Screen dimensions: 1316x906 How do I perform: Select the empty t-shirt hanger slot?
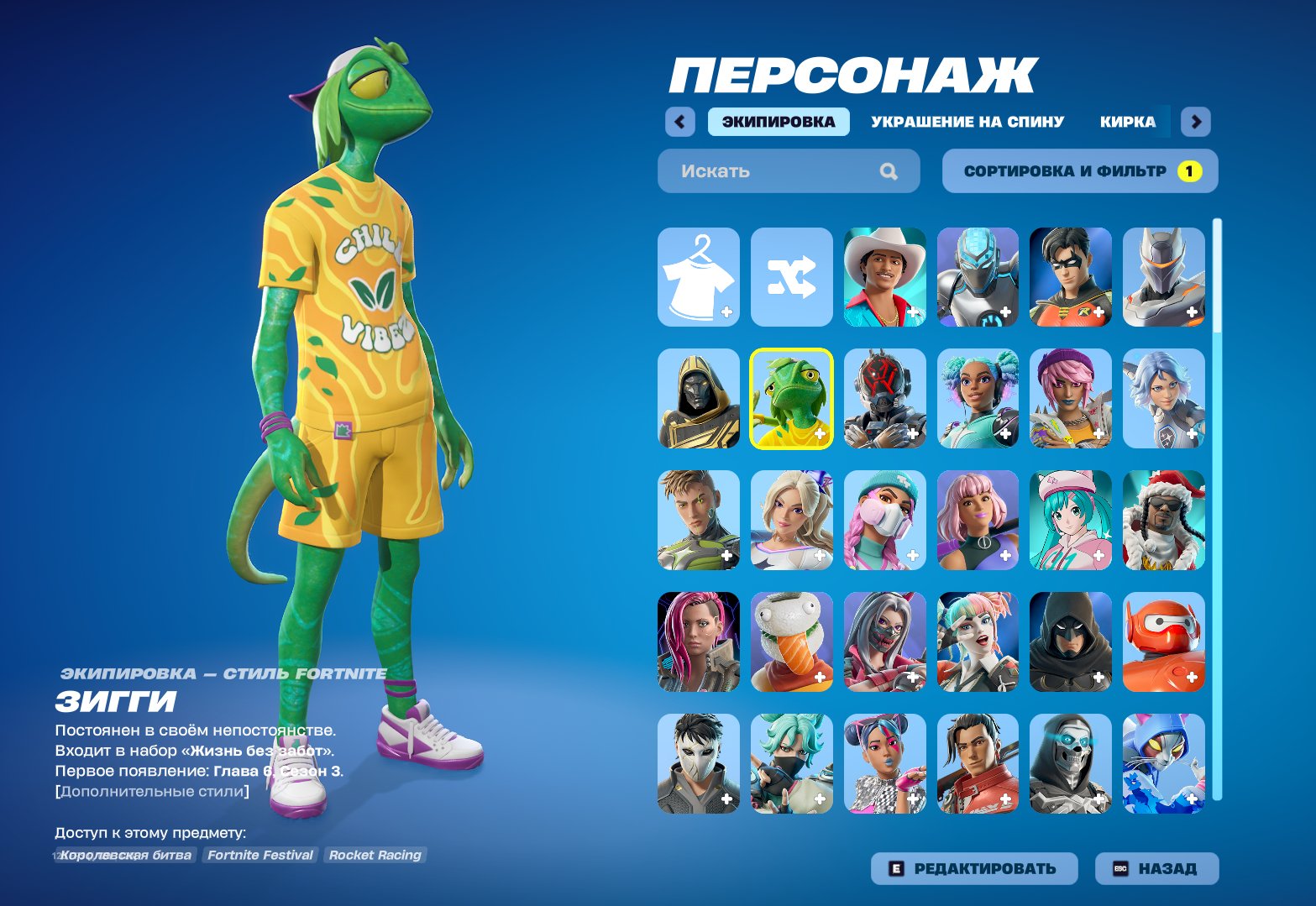[x=698, y=277]
